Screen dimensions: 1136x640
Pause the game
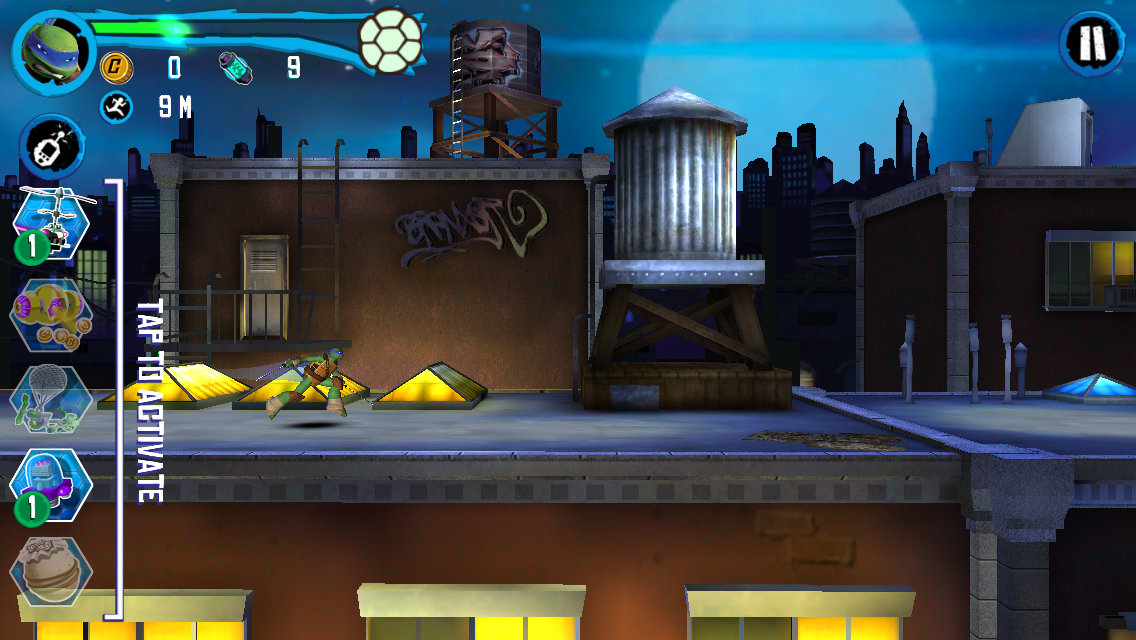(1089, 44)
